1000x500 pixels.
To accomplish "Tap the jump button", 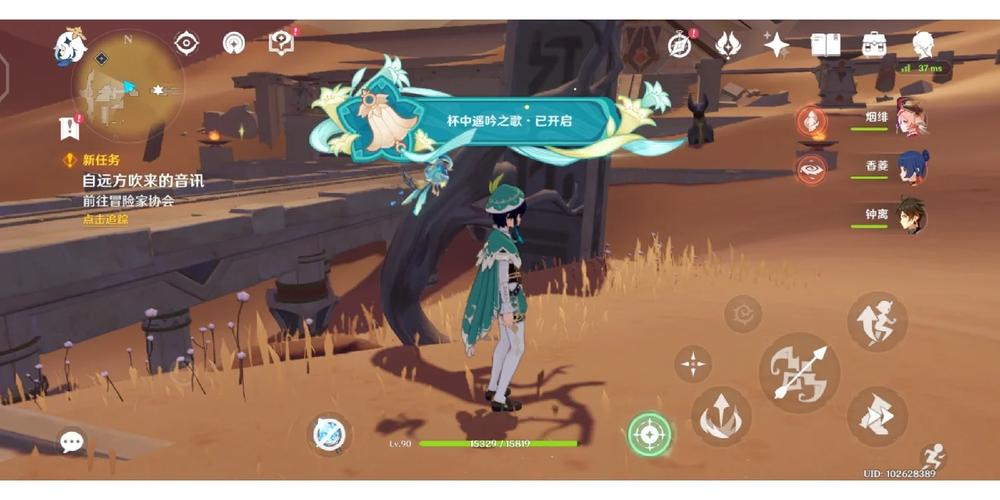I will coord(877,321).
